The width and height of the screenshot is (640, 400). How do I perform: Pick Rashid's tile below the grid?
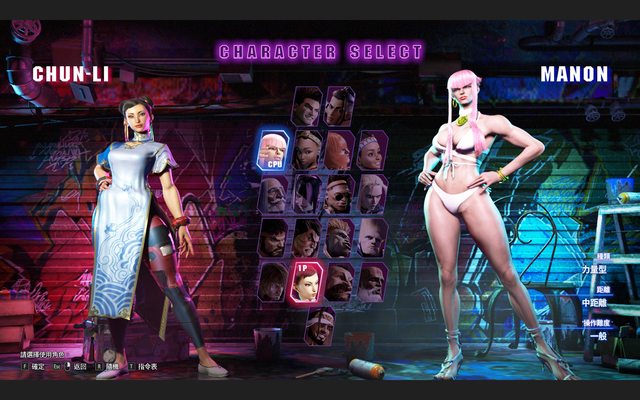[322, 324]
